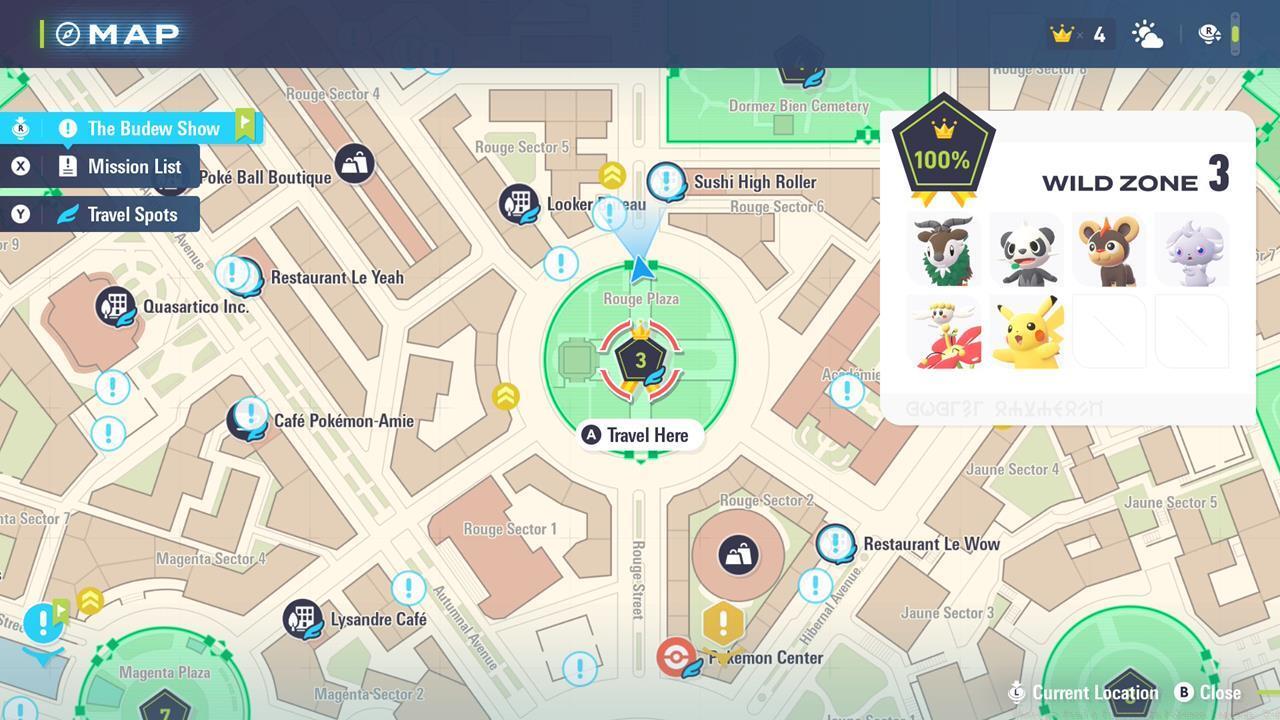Screen dimensions: 1280x720
Task: Click the Lysandre Café building icon
Action: 303,618
